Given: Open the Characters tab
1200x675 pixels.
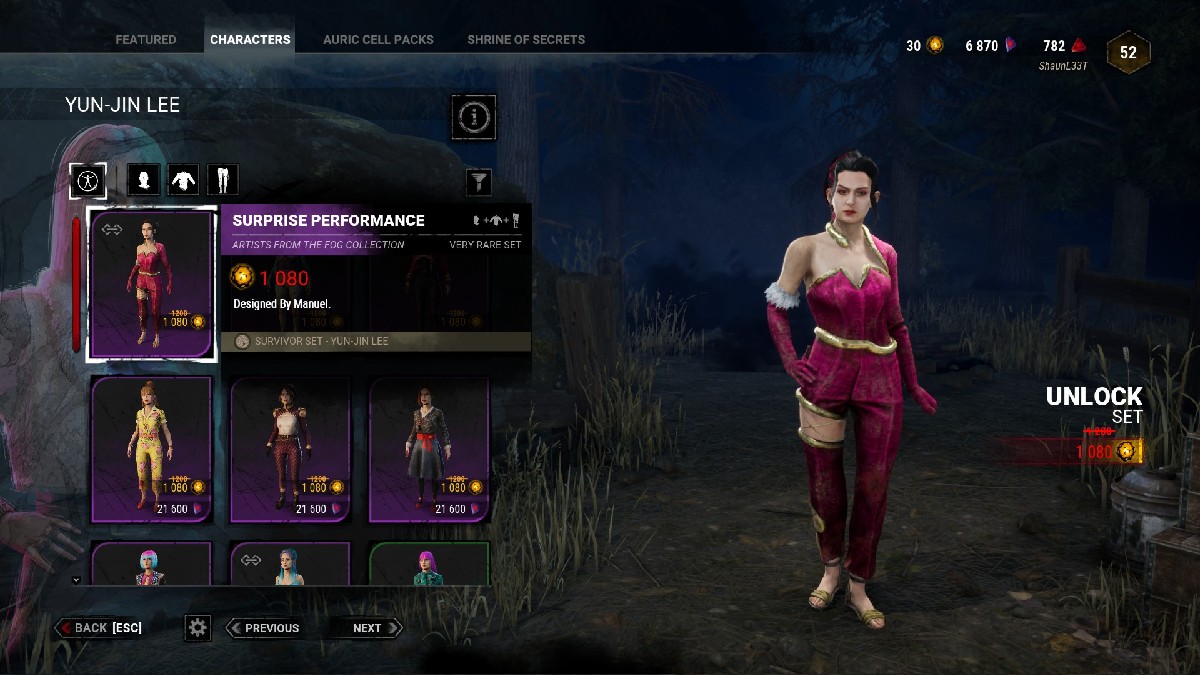Looking at the screenshot, I should coord(250,40).
